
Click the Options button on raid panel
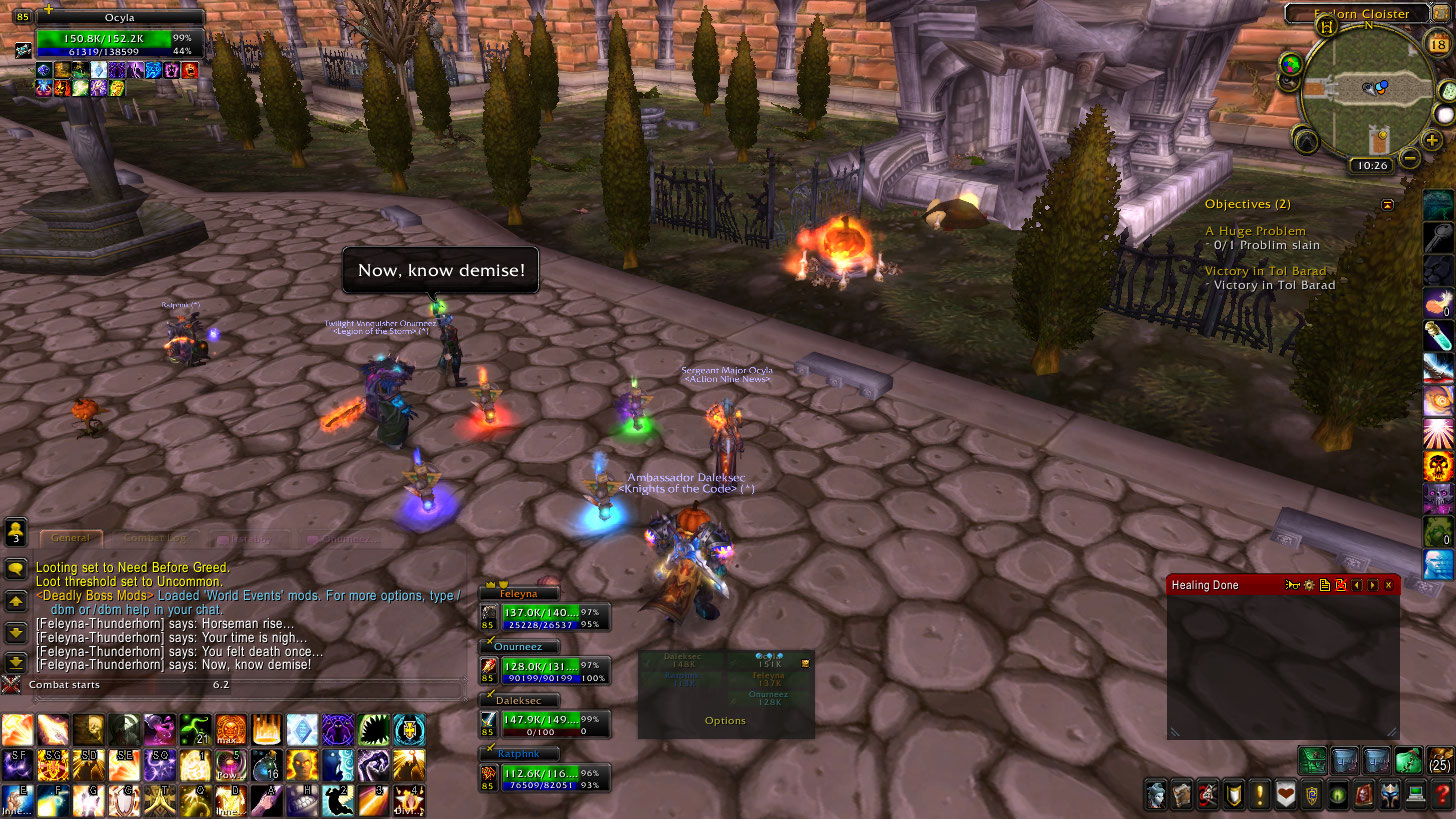(x=725, y=721)
